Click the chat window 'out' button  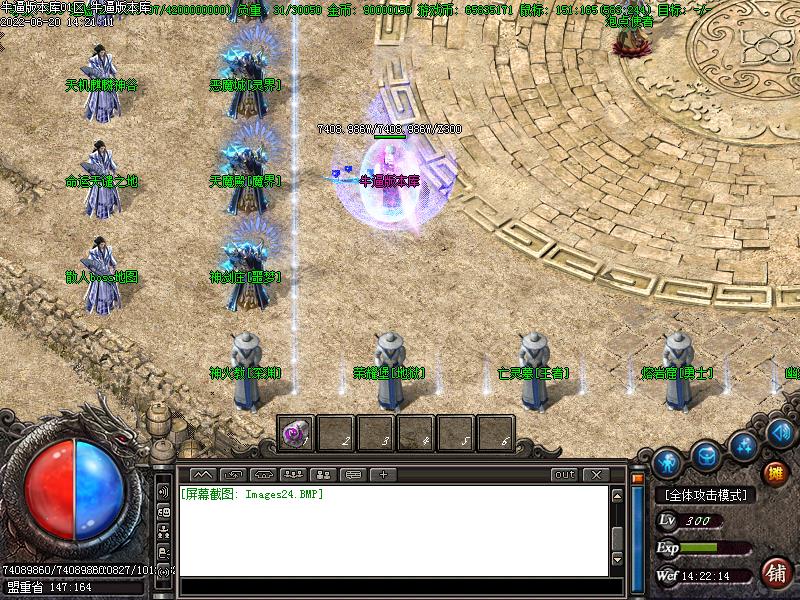(x=565, y=474)
